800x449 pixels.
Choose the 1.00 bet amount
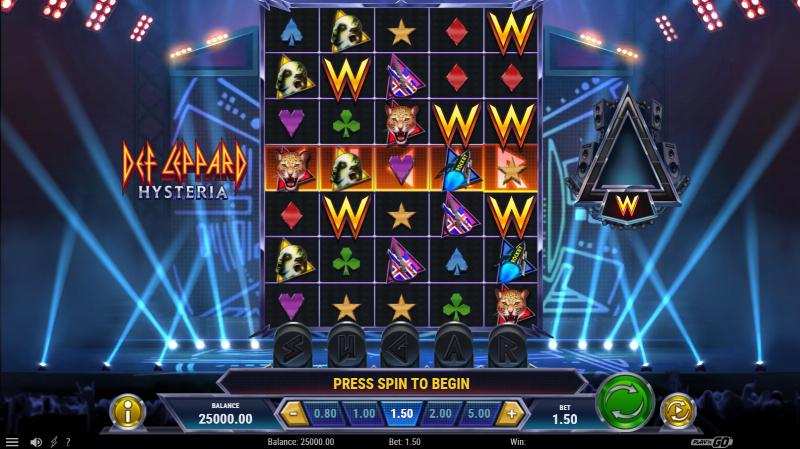pyautogui.click(x=364, y=412)
